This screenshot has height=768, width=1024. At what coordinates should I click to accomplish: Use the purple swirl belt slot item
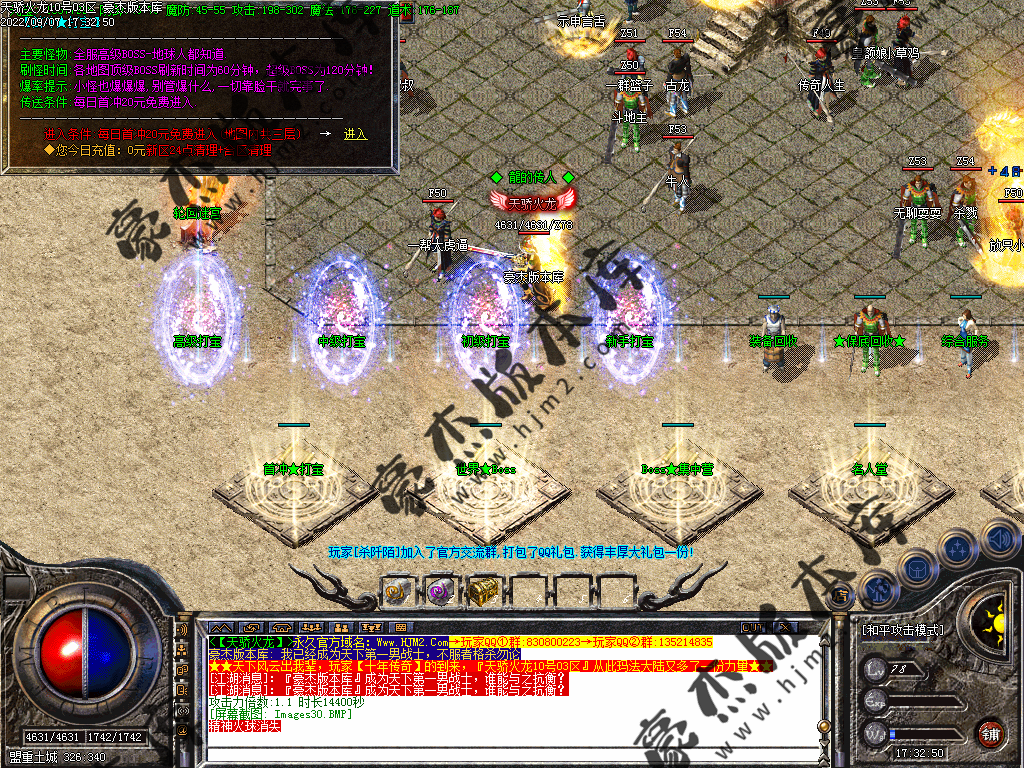tap(440, 591)
